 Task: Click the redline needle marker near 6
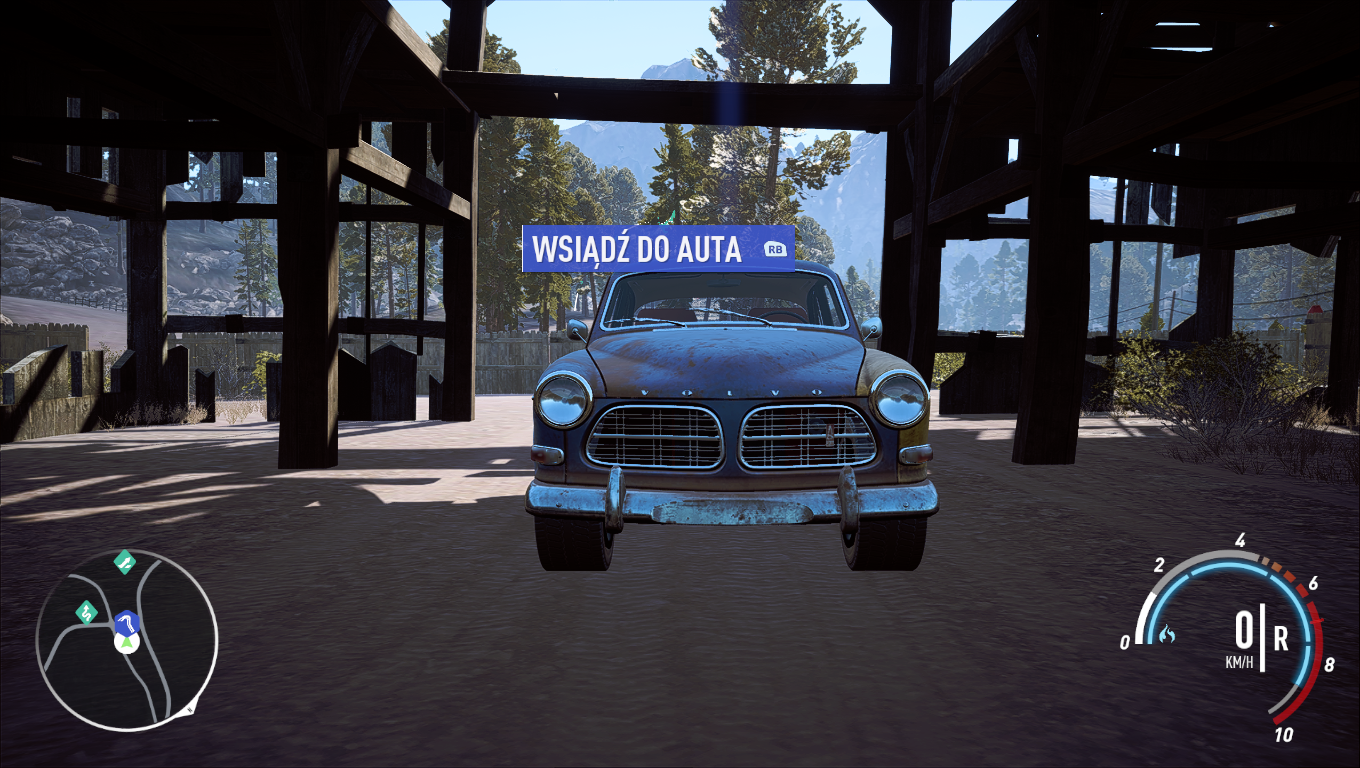(x=1316, y=620)
